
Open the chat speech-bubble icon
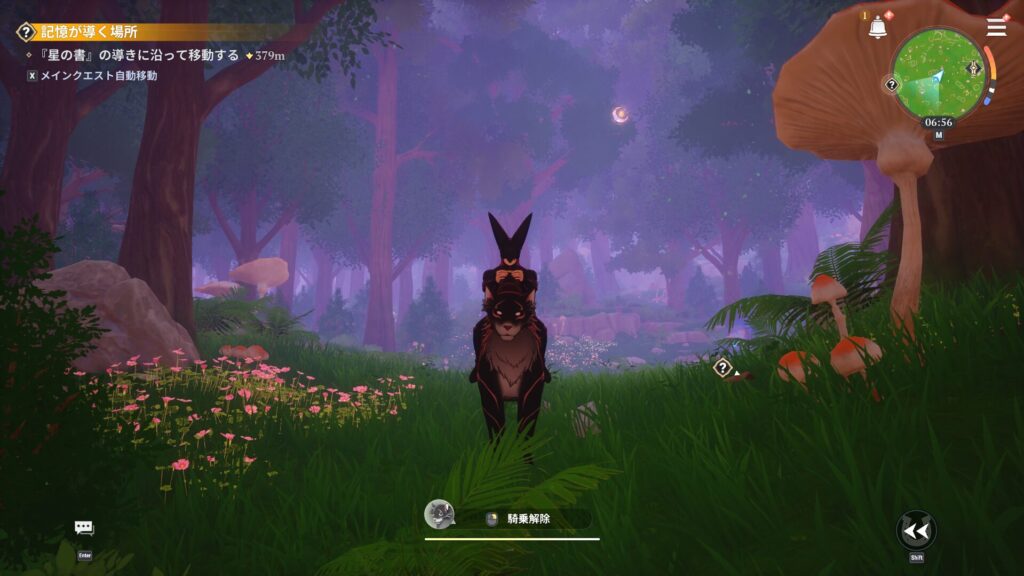84,528
